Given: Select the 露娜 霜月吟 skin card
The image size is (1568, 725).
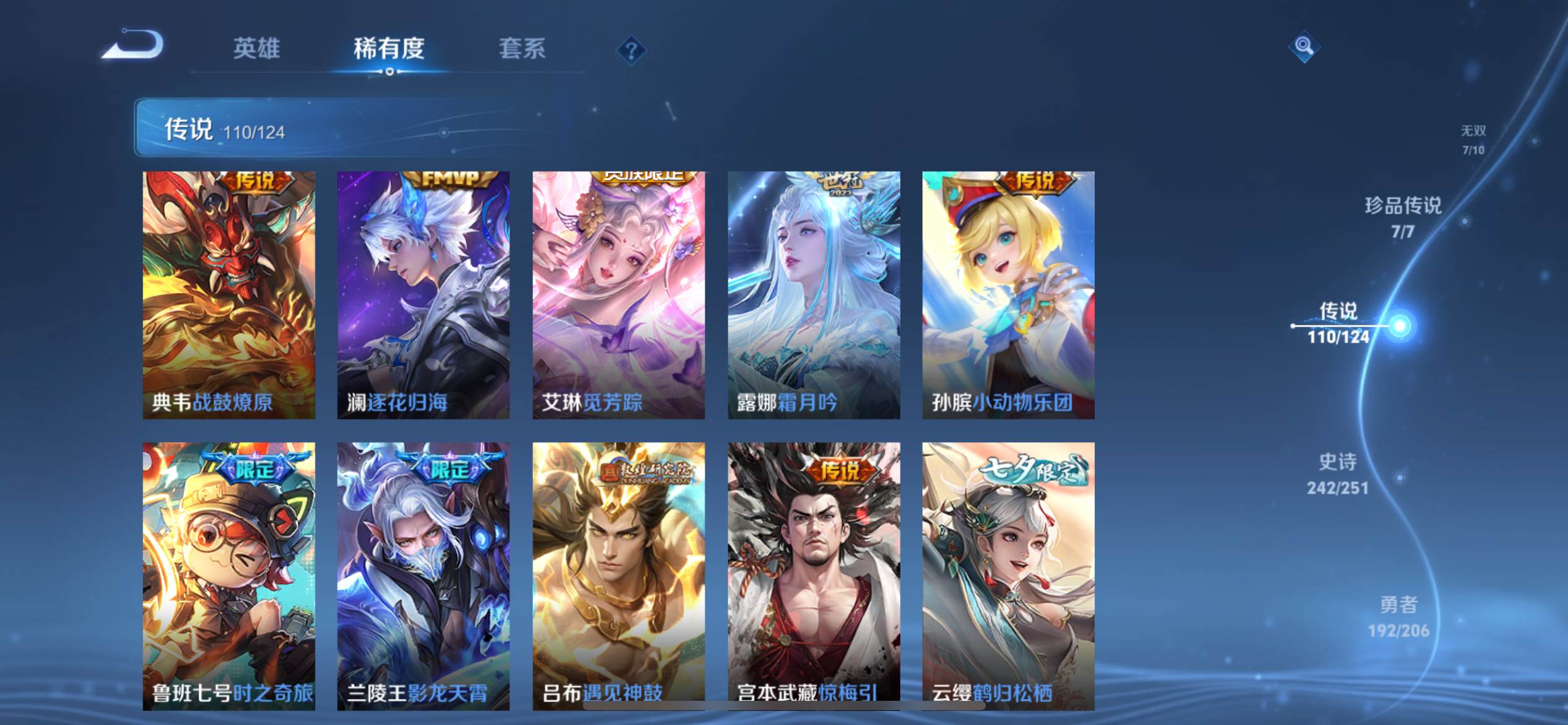Looking at the screenshot, I should (x=814, y=294).
